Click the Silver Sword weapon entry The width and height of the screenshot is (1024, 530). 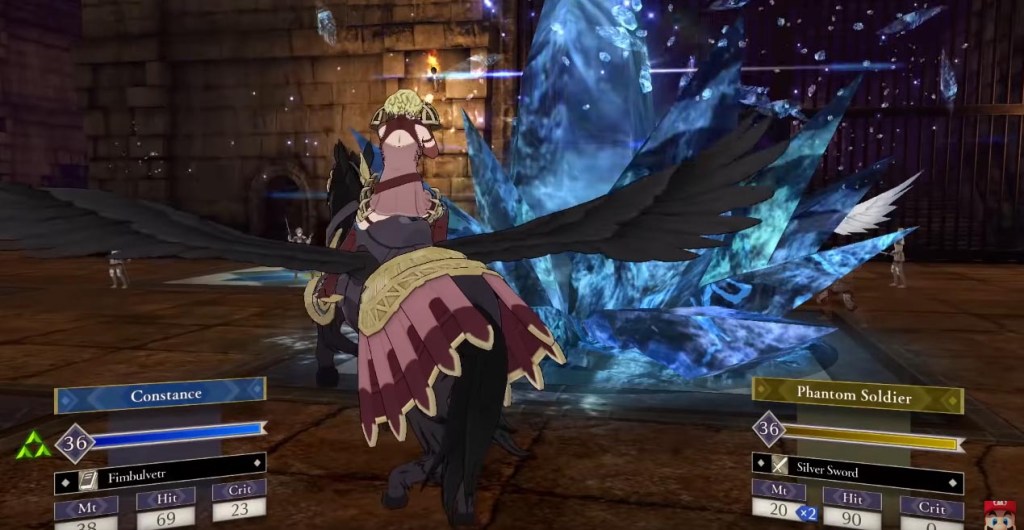pyautogui.click(x=858, y=470)
